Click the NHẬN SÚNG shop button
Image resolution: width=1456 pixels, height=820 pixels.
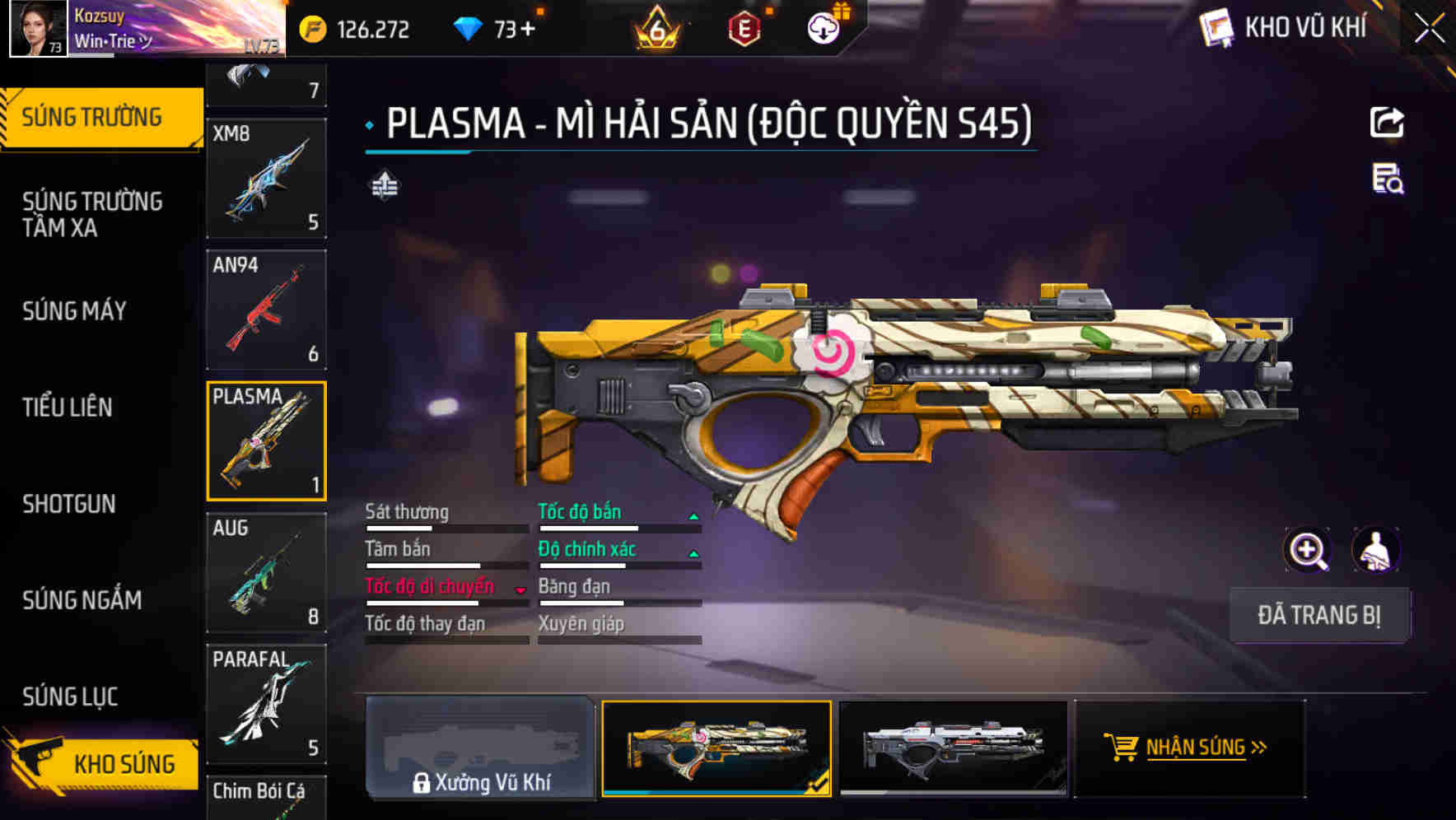[1191, 748]
